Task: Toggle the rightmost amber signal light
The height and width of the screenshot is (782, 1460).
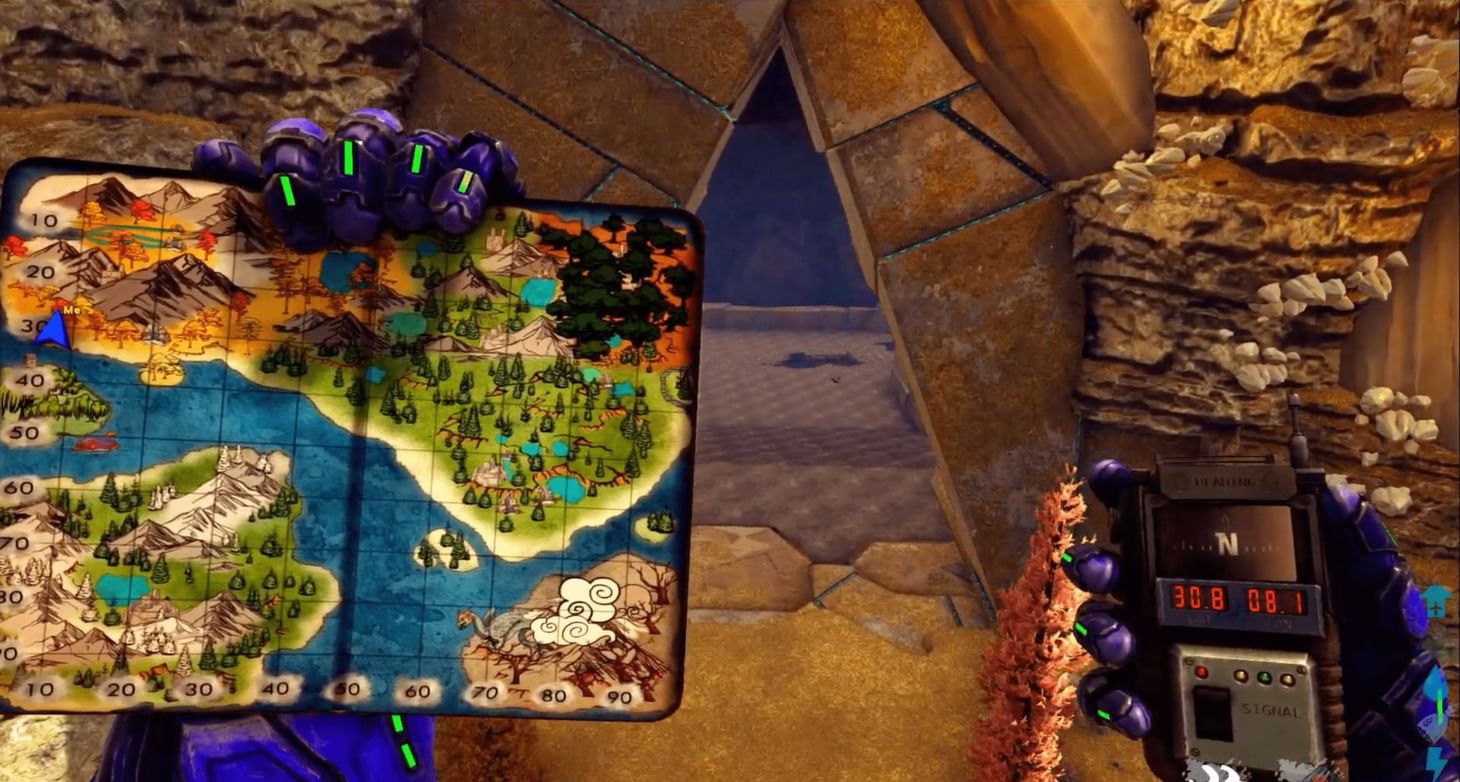Action: 1287,679
